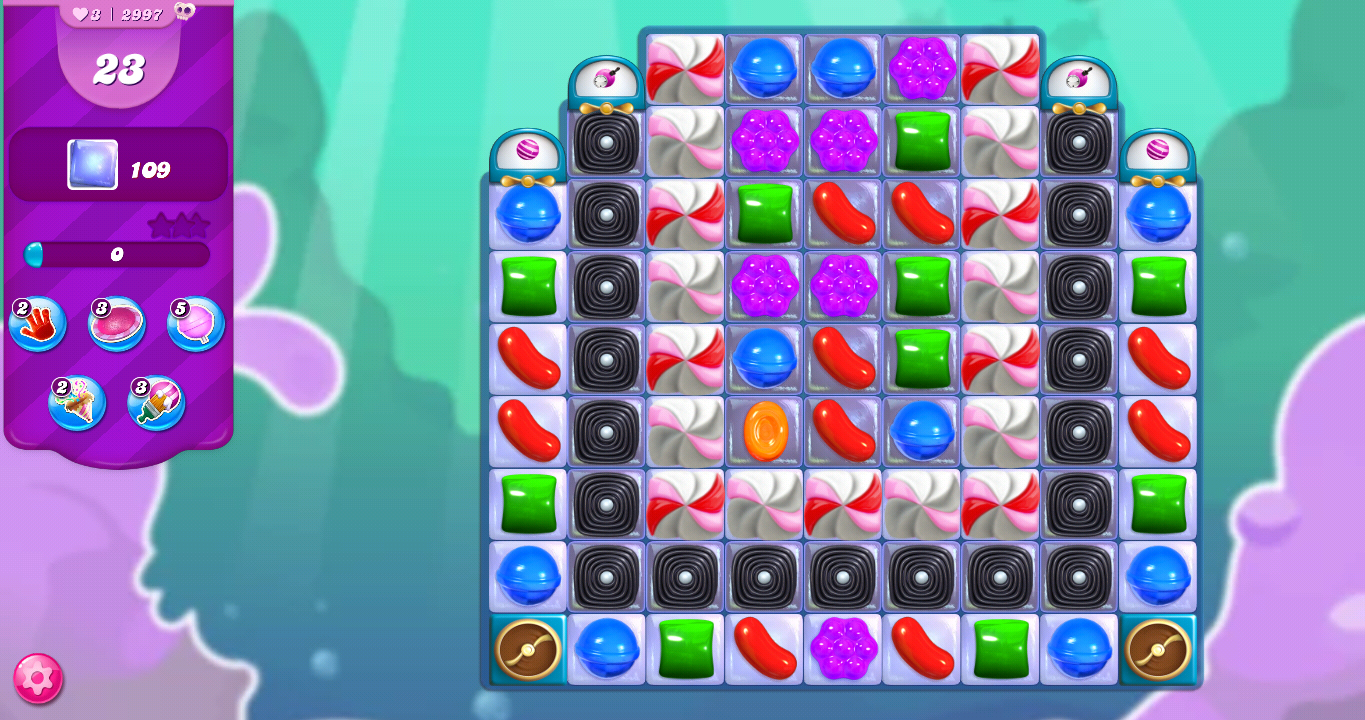Tap the purple candy cluster in bottom row
Screen dimensions: 1365x720
[x=842, y=648]
